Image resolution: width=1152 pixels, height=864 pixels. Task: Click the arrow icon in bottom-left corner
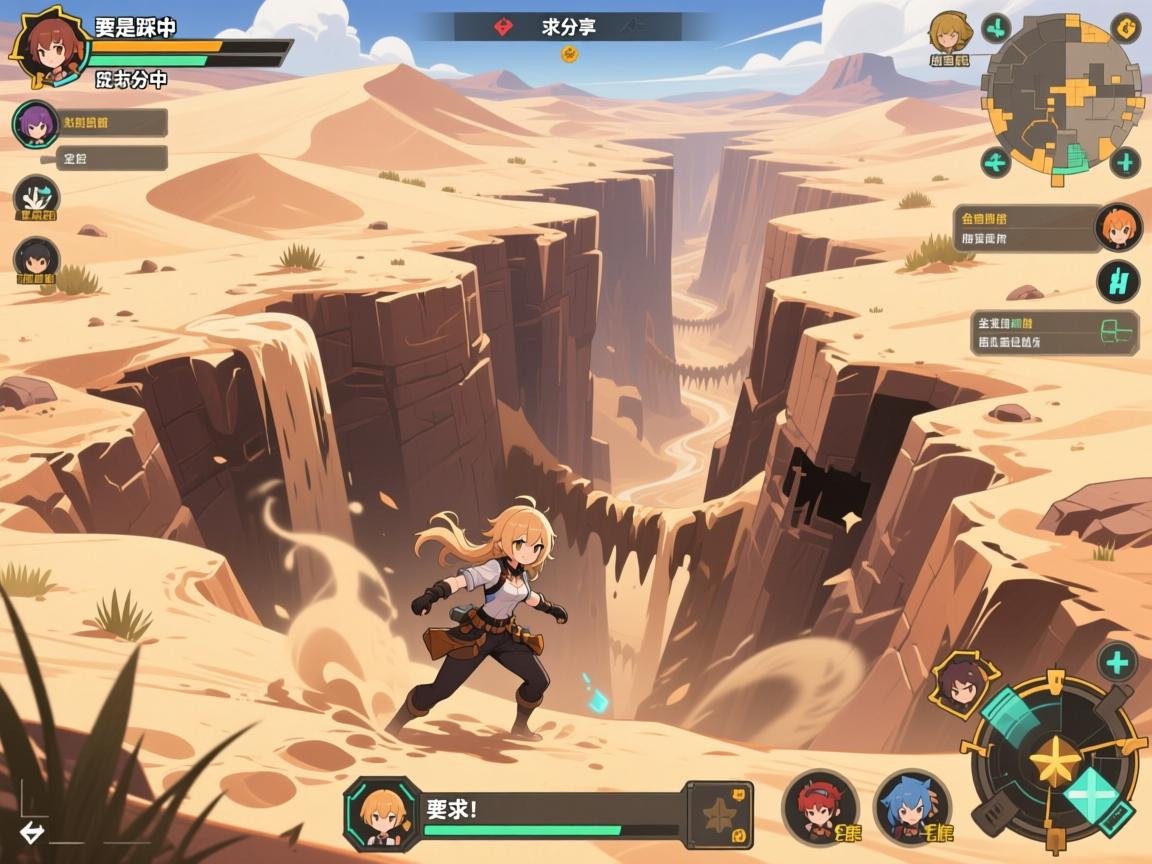(x=32, y=833)
